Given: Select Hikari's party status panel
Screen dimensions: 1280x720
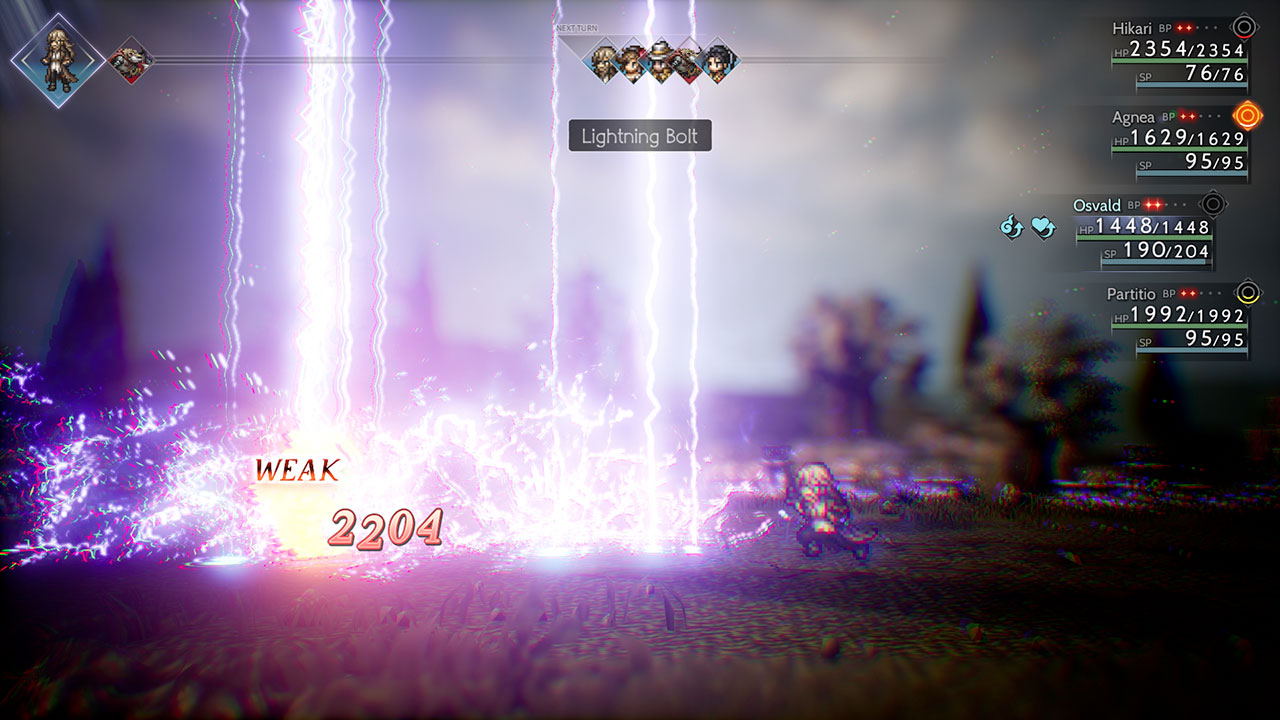Looking at the screenshot, I should pyautogui.click(x=1180, y=56).
